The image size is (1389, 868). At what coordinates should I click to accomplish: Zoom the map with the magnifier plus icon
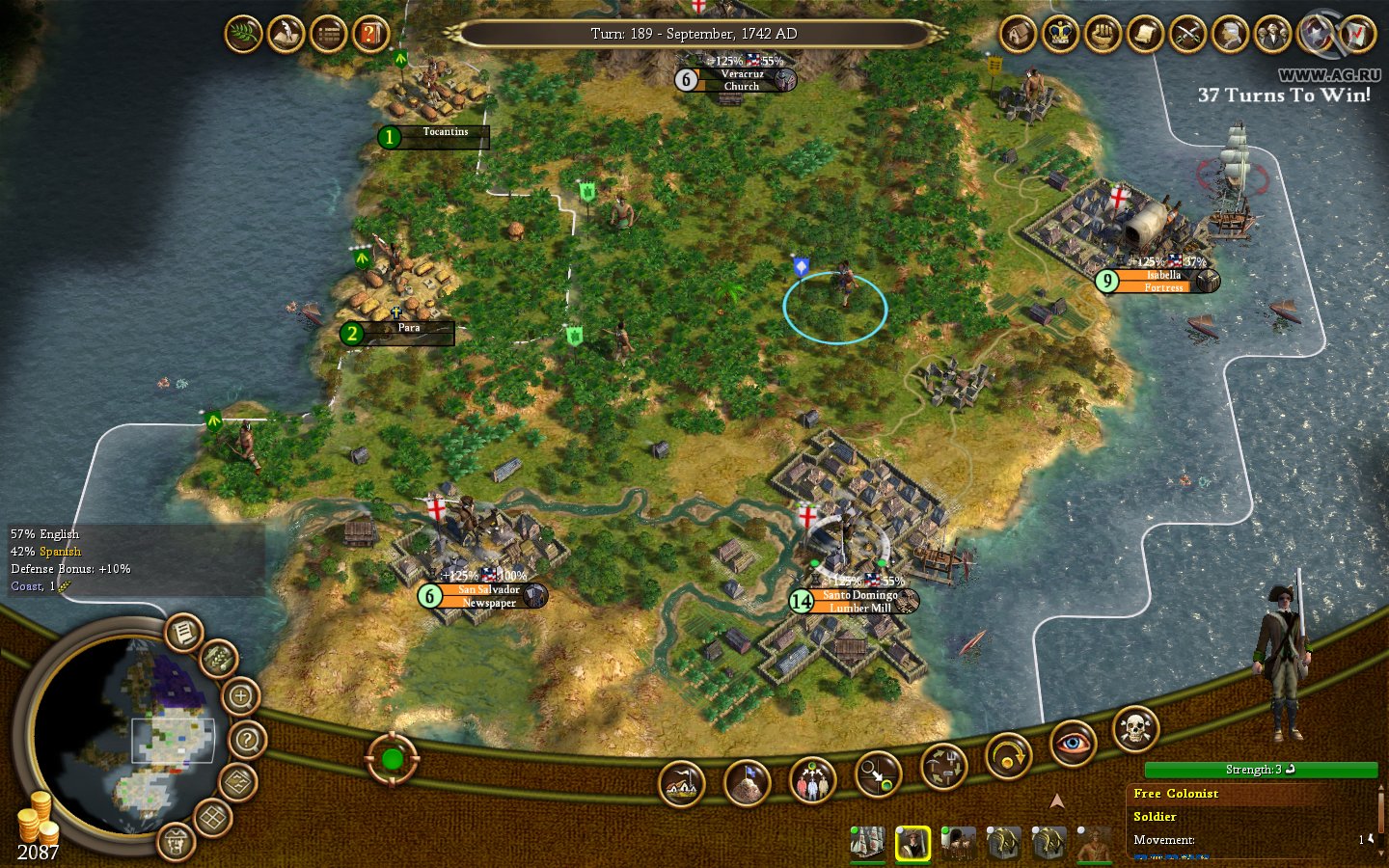point(239,697)
